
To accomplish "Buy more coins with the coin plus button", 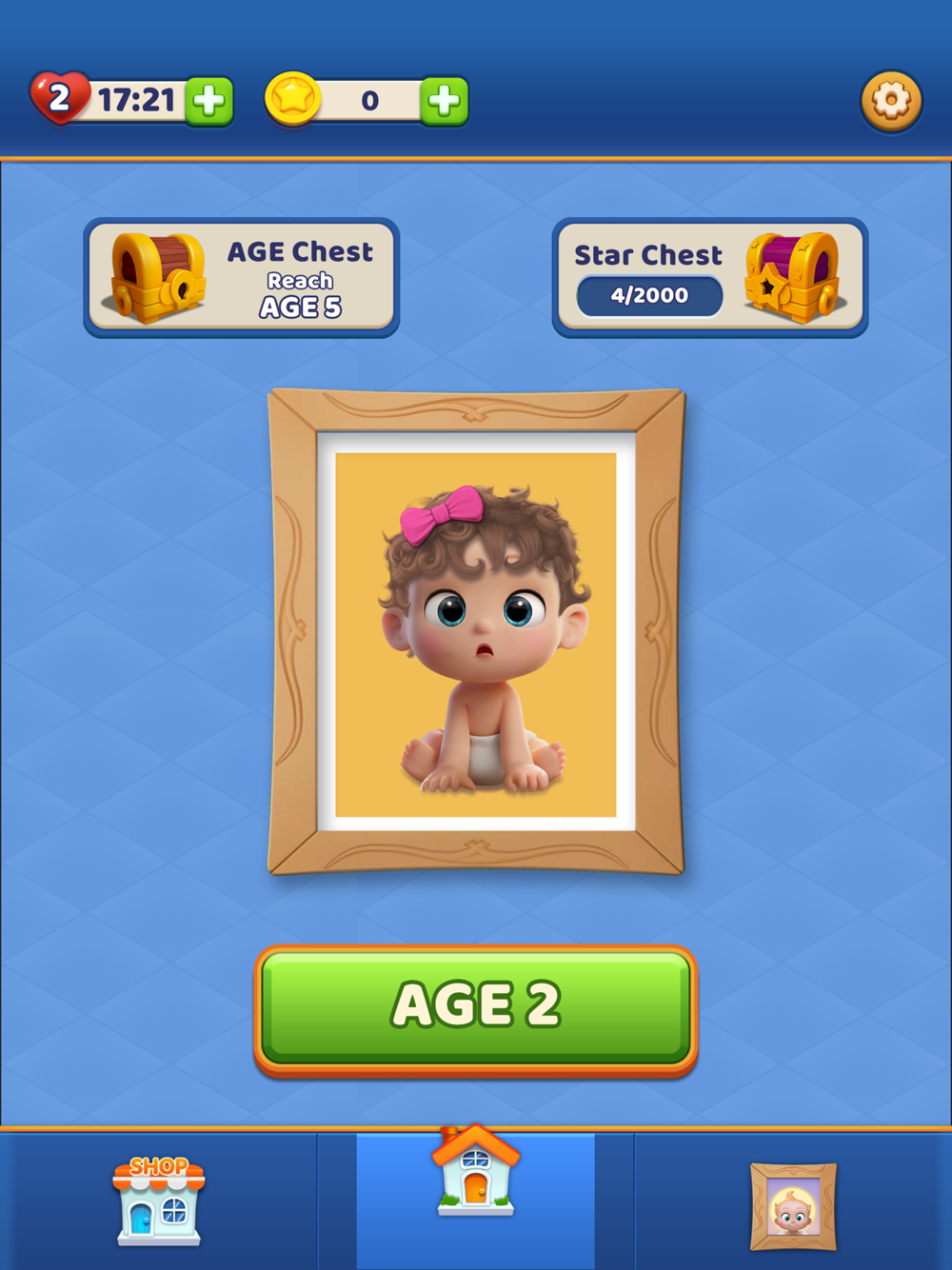I will click(444, 101).
